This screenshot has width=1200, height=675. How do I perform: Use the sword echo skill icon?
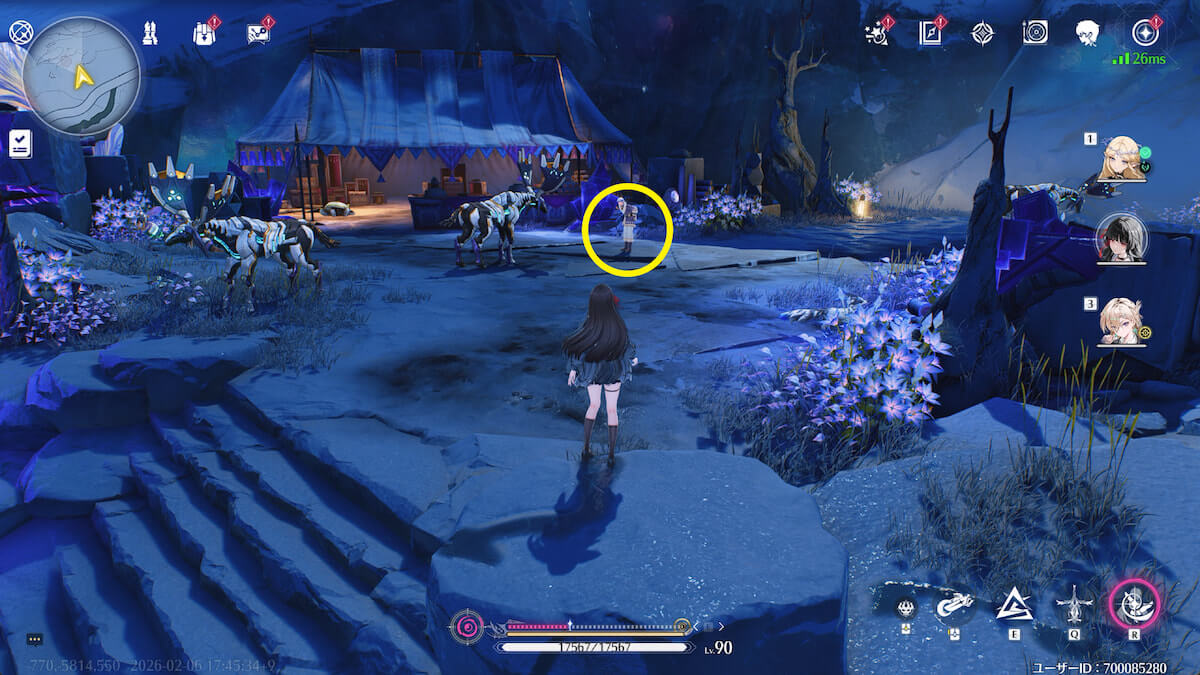pos(1074,604)
